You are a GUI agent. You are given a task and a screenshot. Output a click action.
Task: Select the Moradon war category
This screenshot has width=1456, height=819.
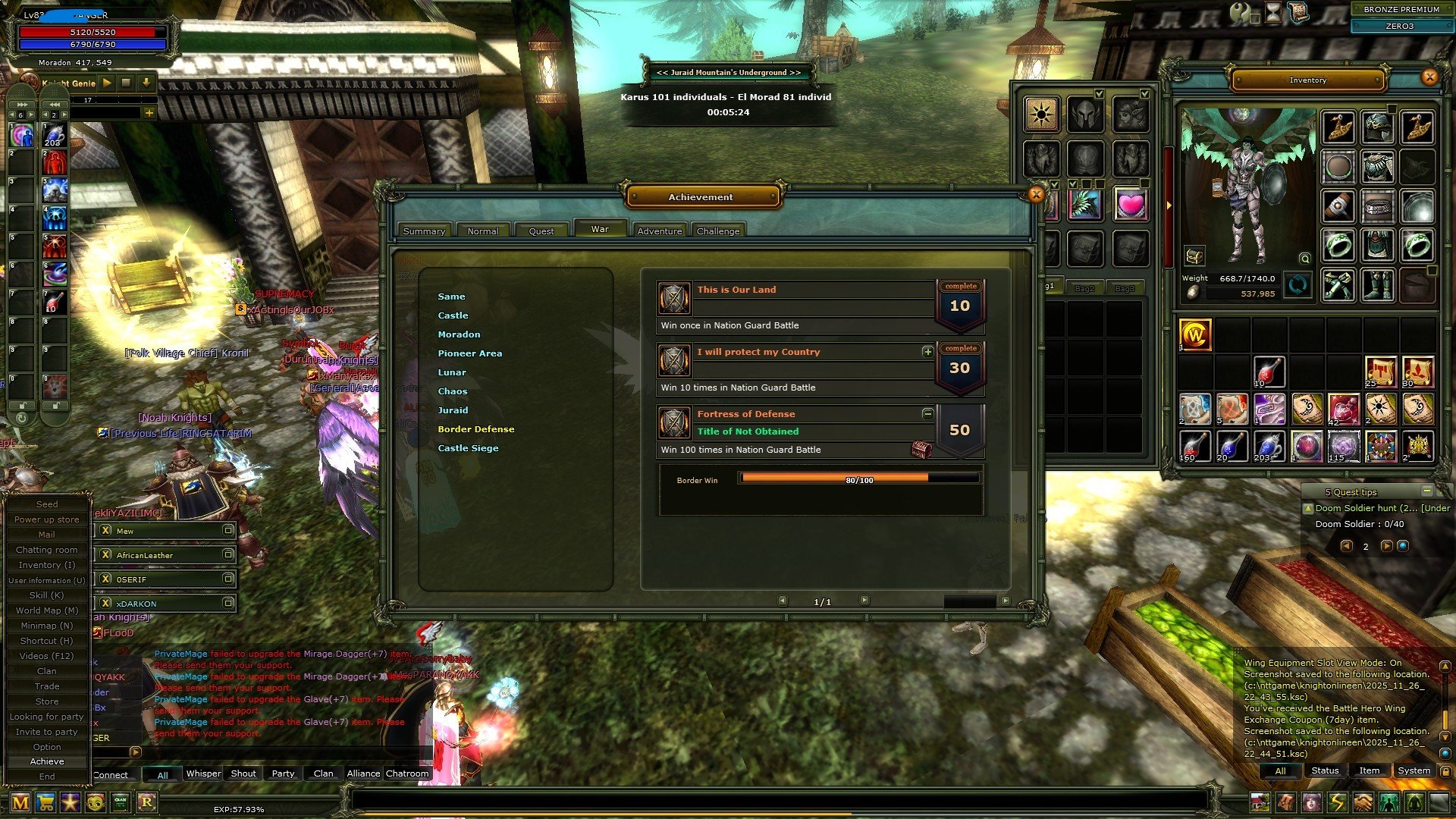459,334
